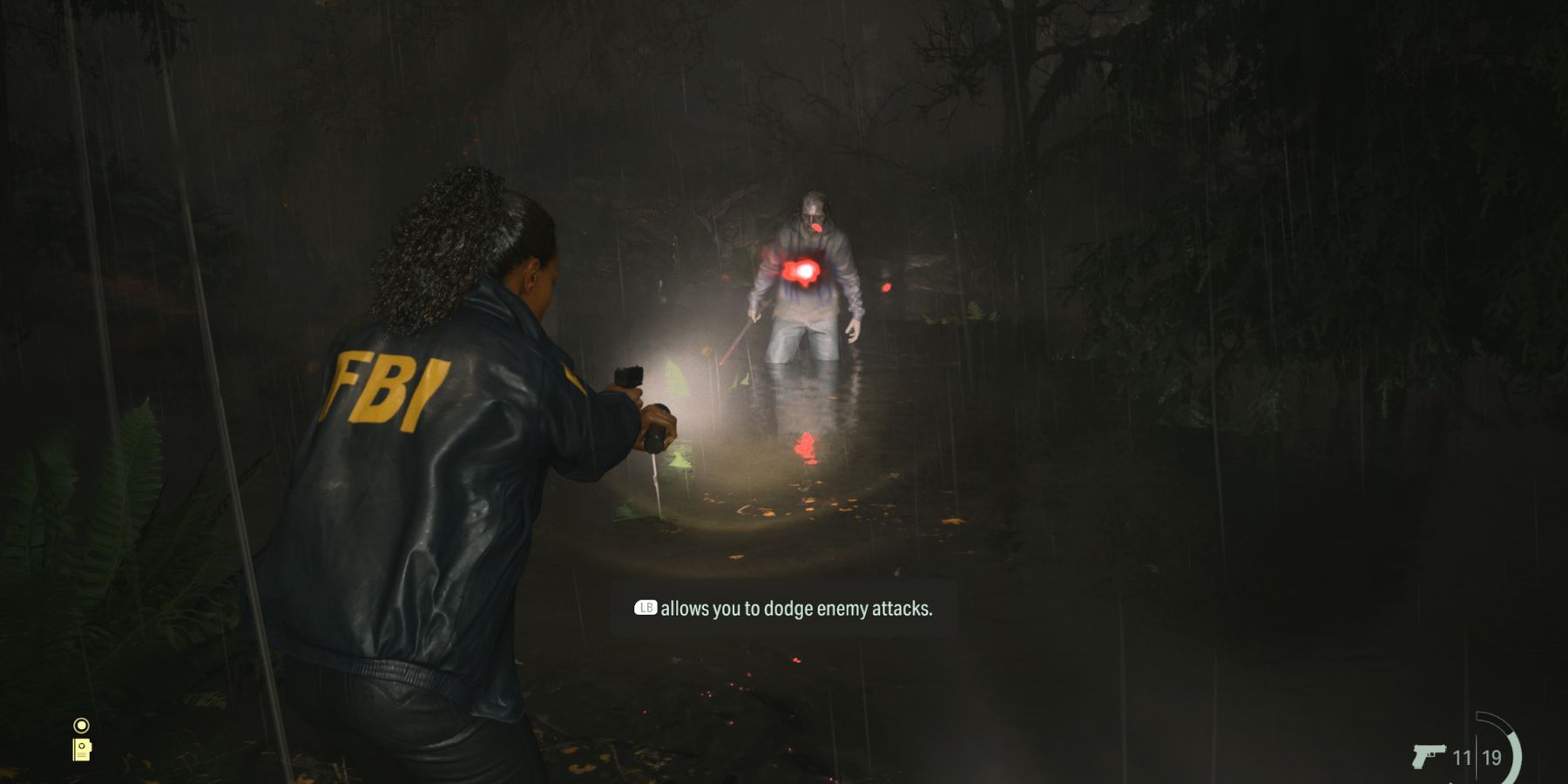Click the bulb inside the flashlight indicator ring
Screen dimensions: 1568x784
point(82,726)
